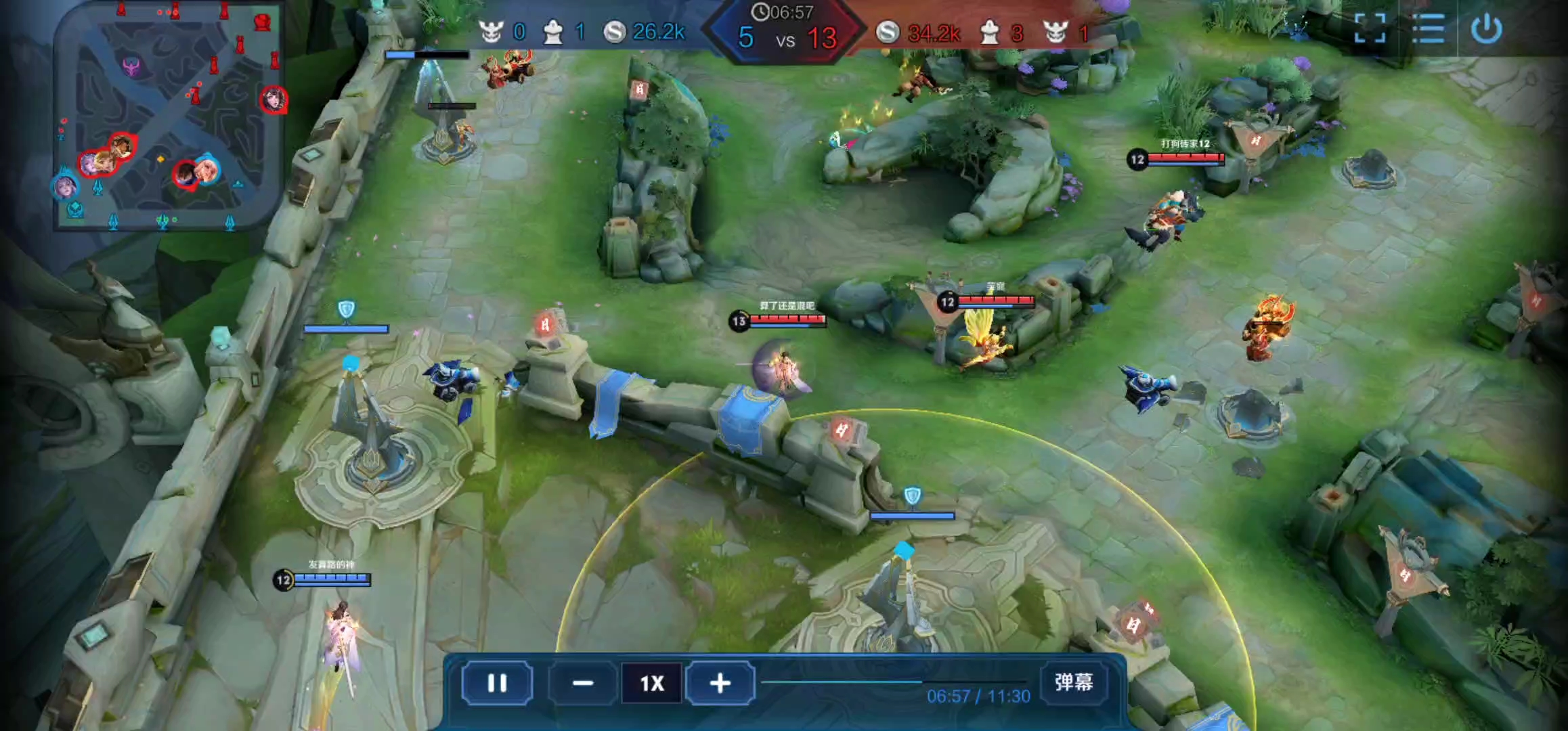Open the minimap

pos(168,116)
